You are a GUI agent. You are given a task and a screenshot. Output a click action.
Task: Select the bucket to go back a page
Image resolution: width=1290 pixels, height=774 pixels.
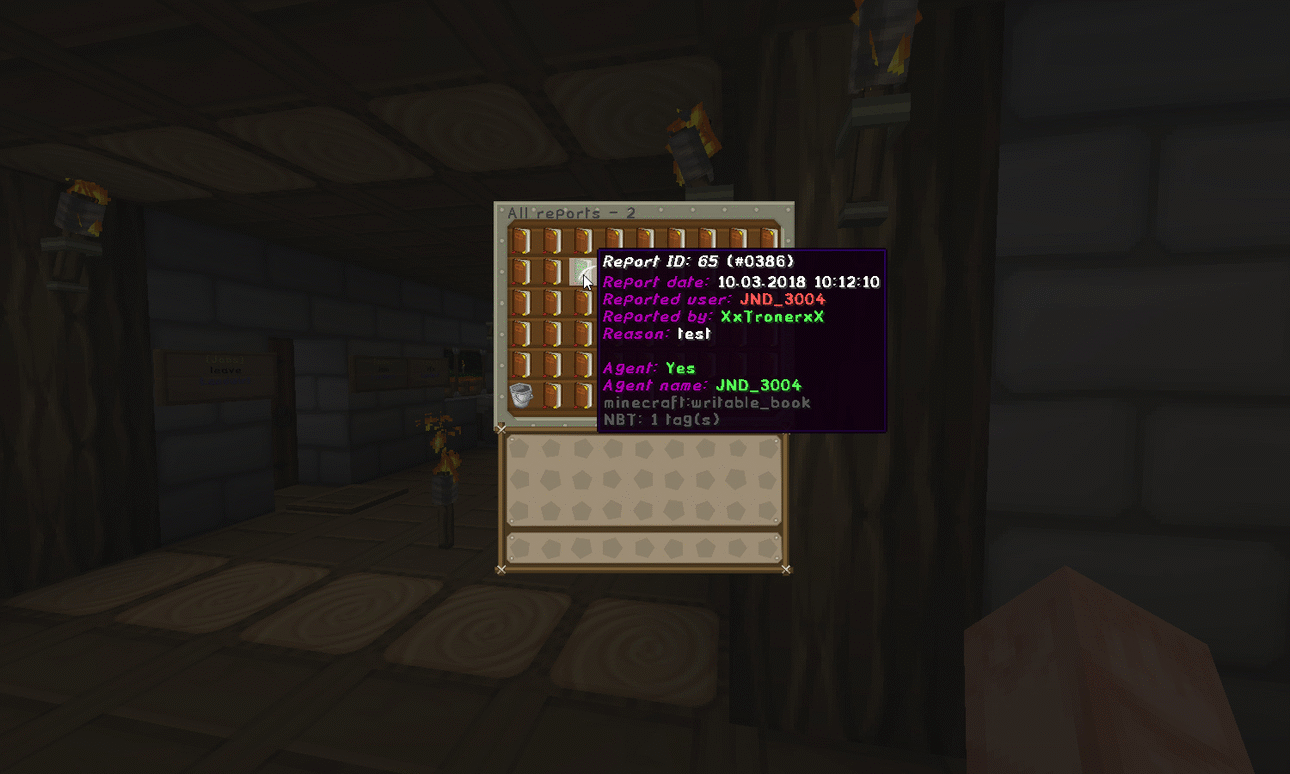point(521,395)
